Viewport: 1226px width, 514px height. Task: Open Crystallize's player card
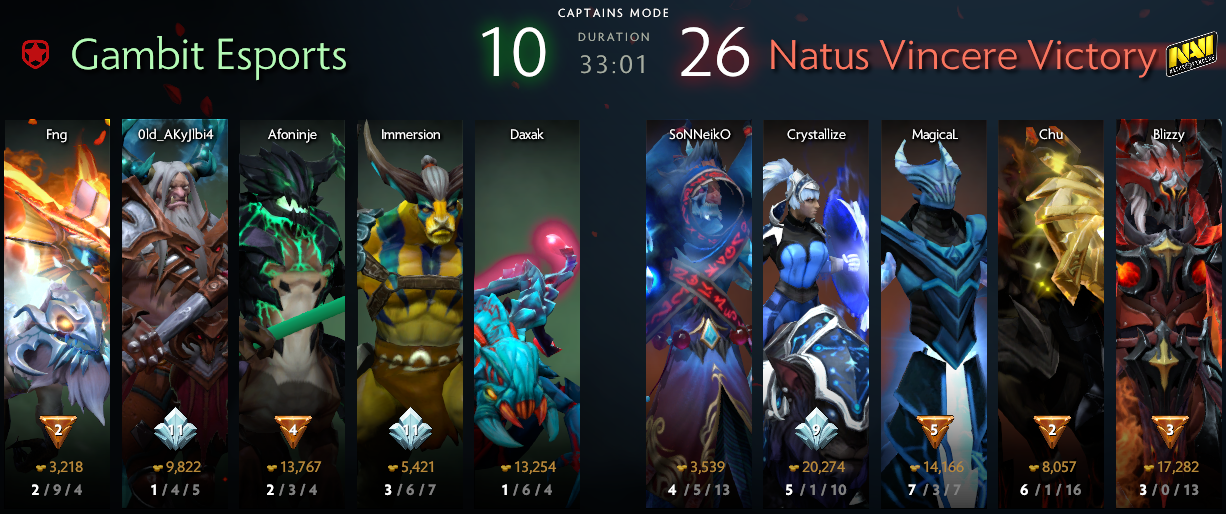pos(815,300)
